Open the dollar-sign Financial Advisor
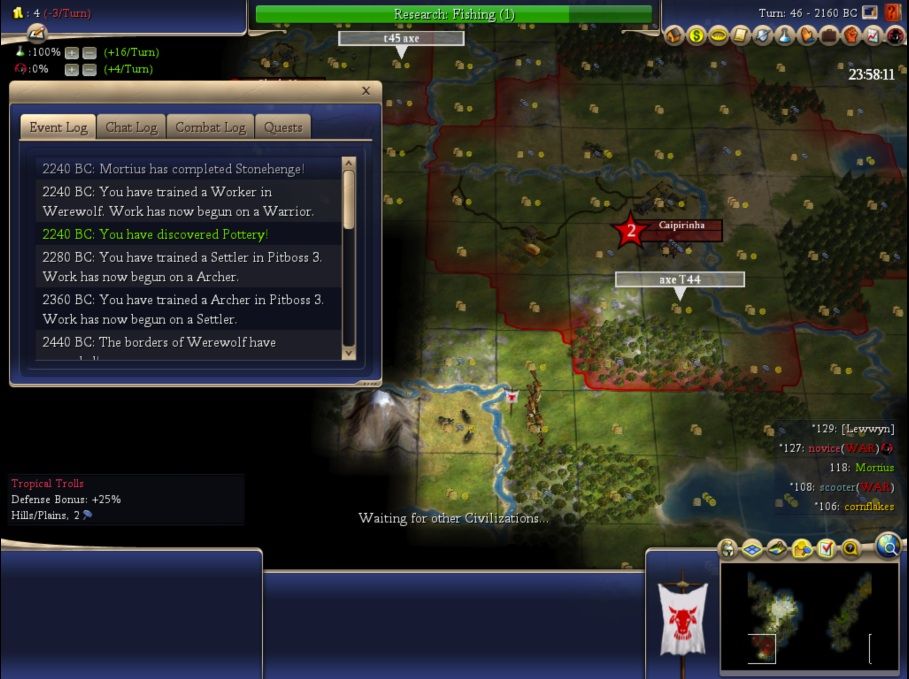This screenshot has width=909, height=679. click(695, 36)
